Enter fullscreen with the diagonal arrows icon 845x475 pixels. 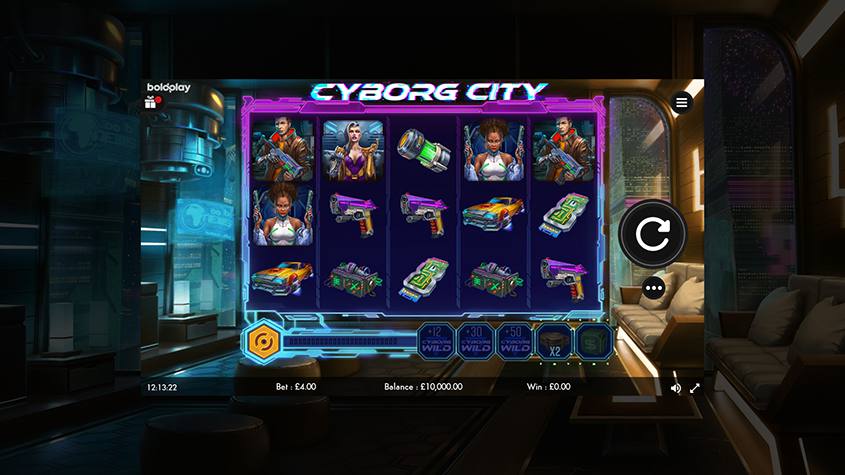[695, 388]
